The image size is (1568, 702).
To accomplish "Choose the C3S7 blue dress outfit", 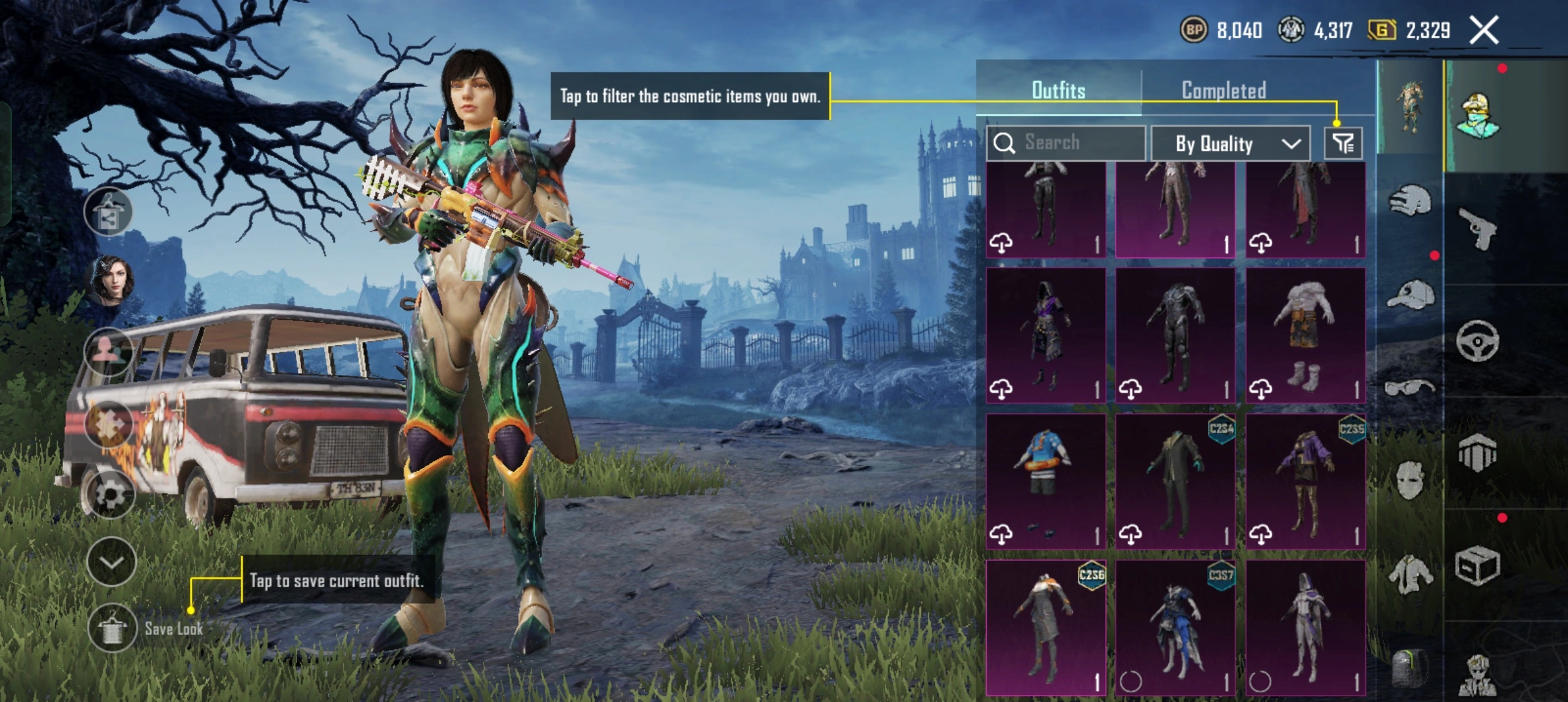I will (1175, 627).
